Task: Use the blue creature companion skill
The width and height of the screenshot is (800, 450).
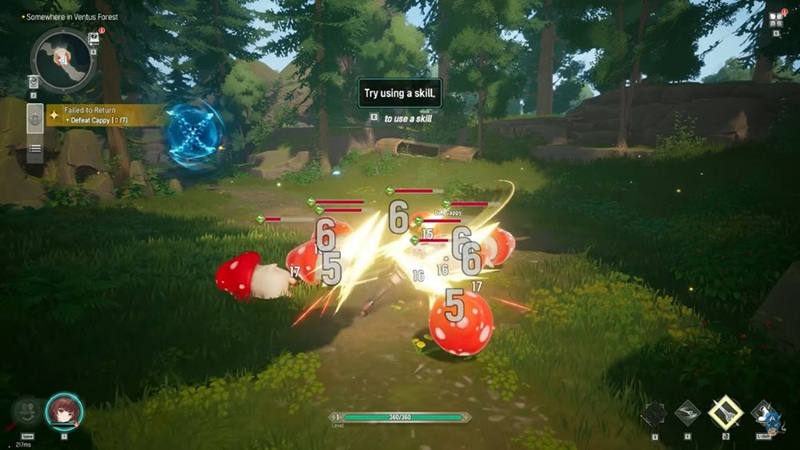Action: [766, 414]
